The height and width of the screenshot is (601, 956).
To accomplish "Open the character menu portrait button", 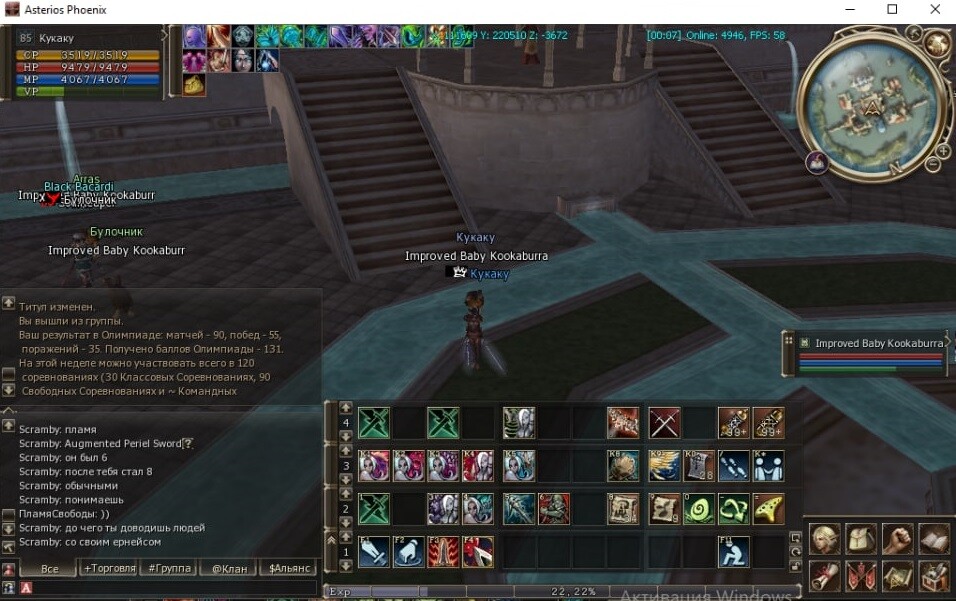I will [x=825, y=540].
